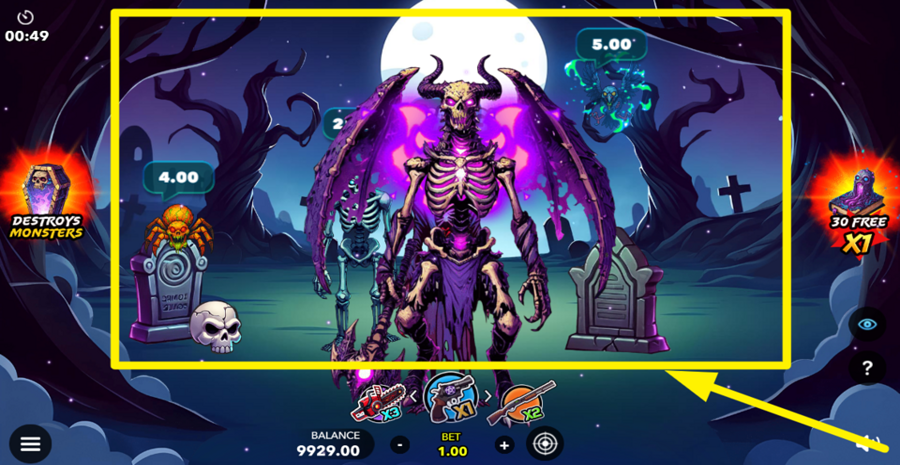Open the help question mark button
The width and height of the screenshot is (900, 465).
point(866,367)
